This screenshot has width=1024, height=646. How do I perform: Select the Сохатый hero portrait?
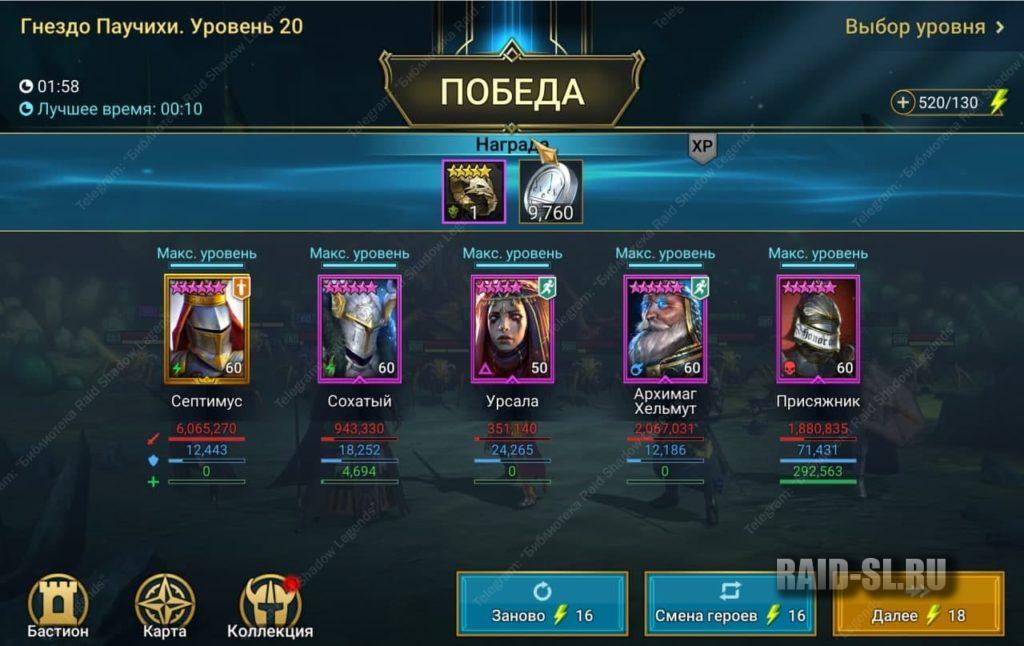360,329
